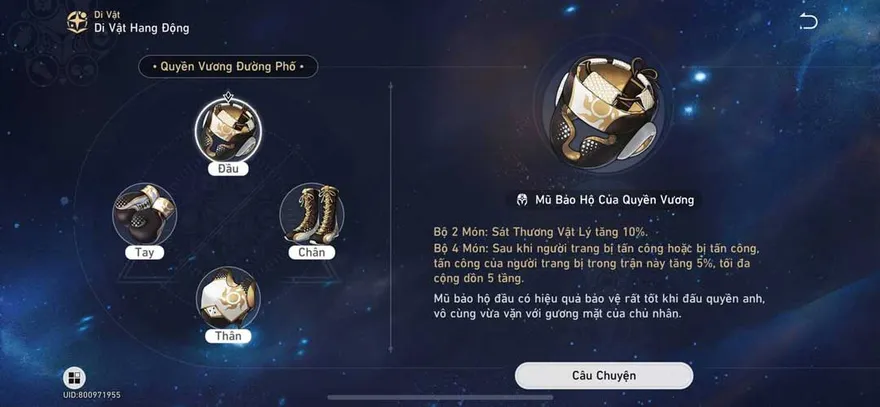The height and width of the screenshot is (407, 880).
Task: Select the Tay gloves relic slot
Action: pyautogui.click(x=145, y=213)
